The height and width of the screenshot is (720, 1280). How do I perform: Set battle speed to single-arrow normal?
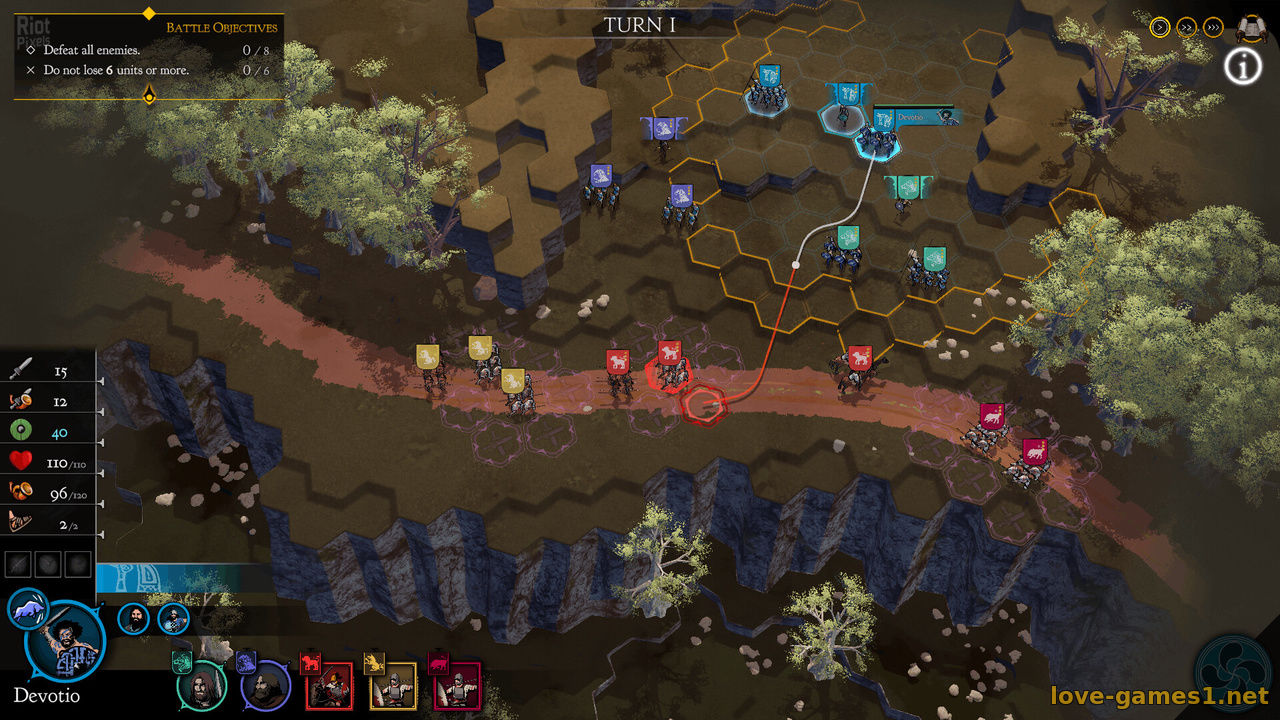1160,27
